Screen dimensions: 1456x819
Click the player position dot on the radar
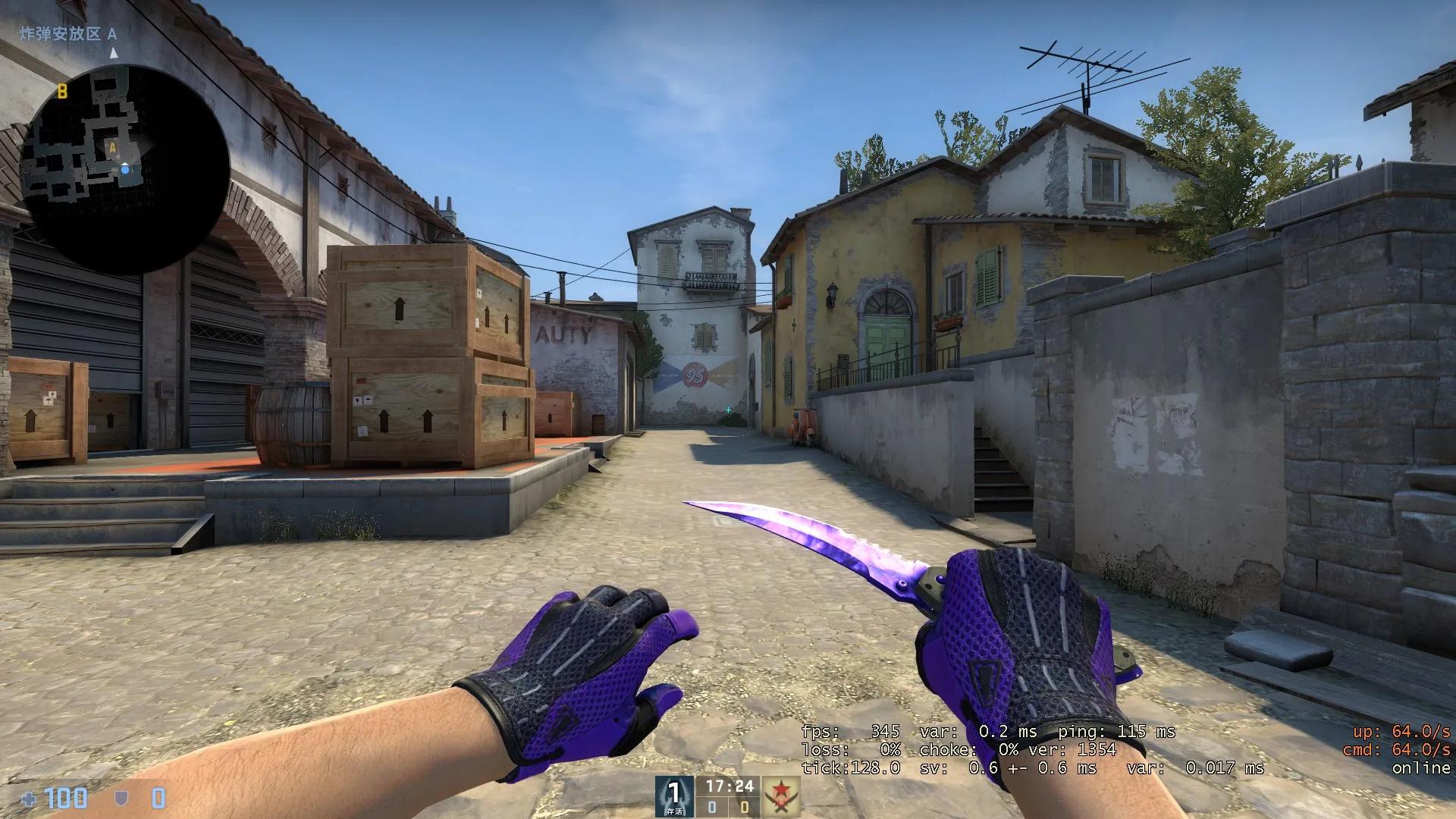pos(125,169)
